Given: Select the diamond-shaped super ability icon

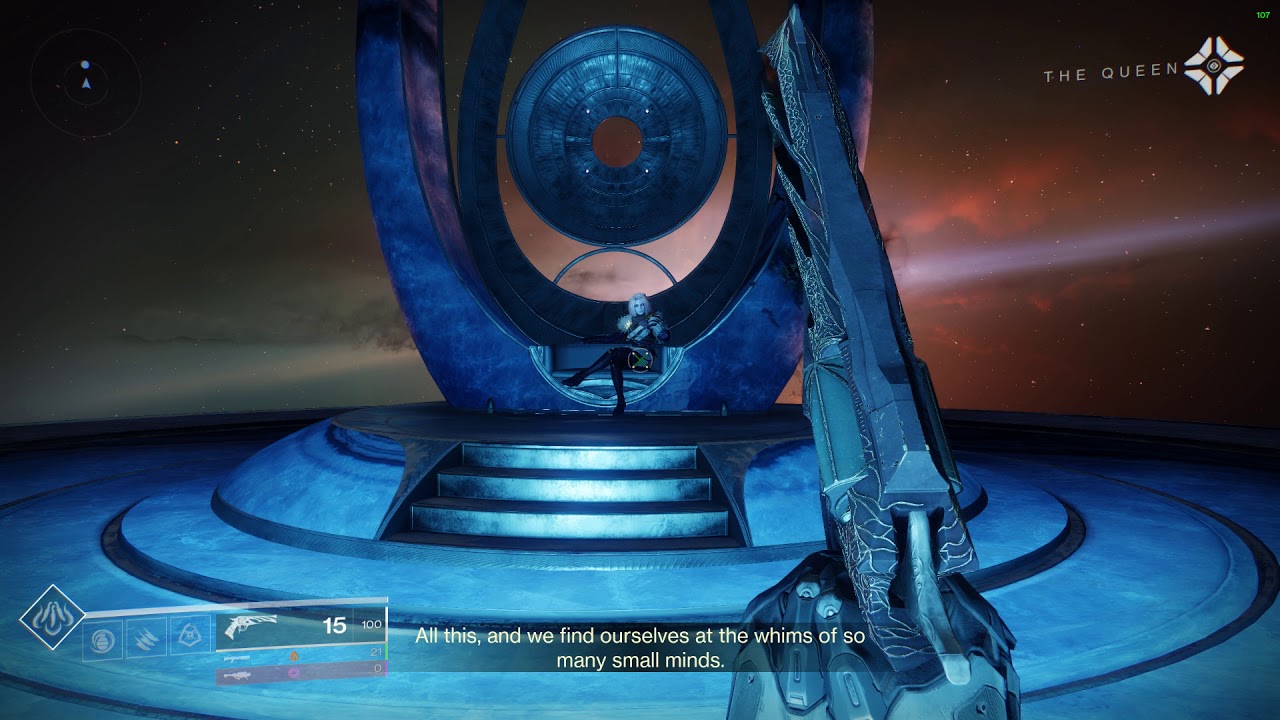Looking at the screenshot, I should 52,617.
